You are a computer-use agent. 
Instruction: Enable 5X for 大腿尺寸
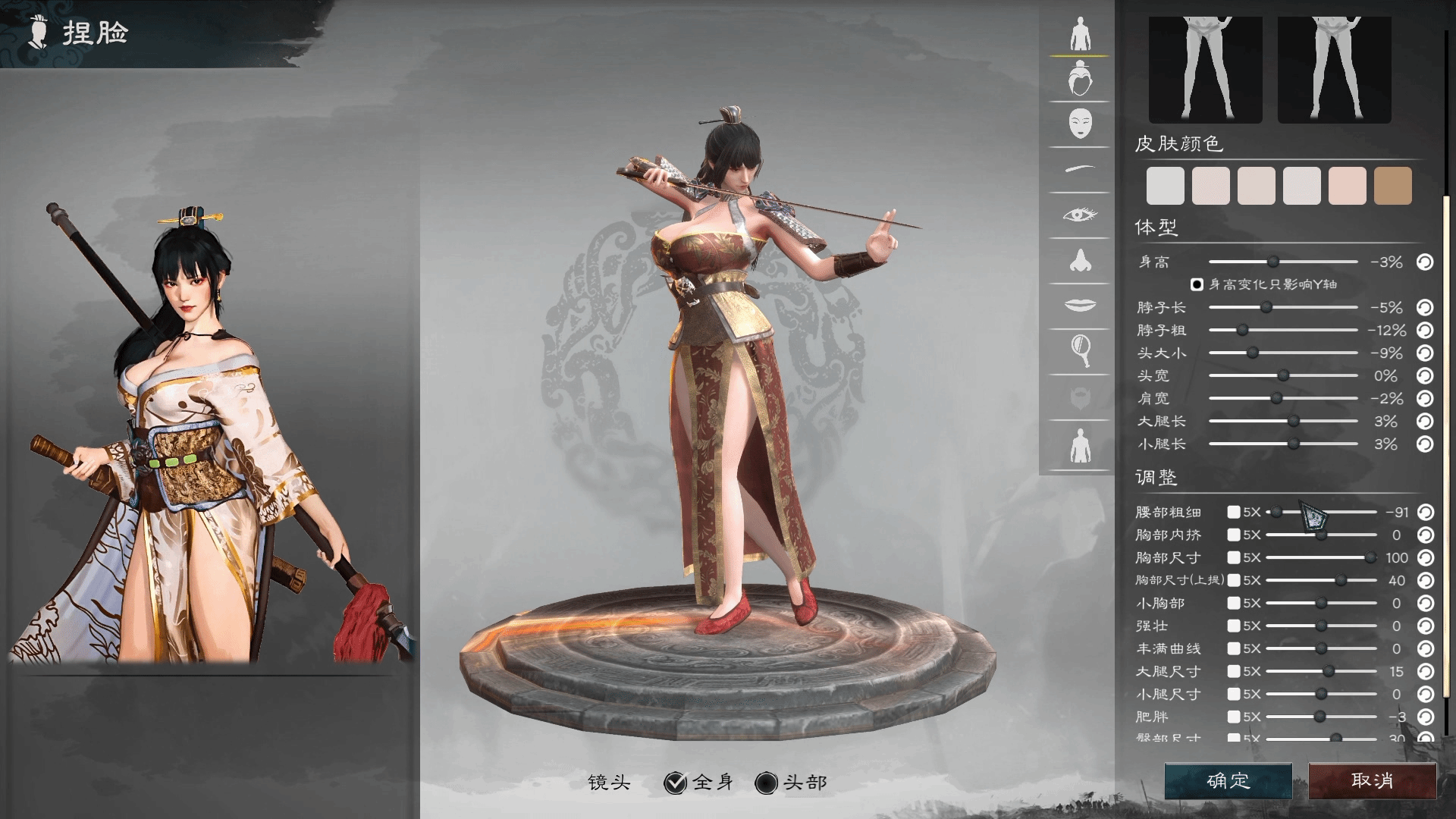click(1234, 672)
